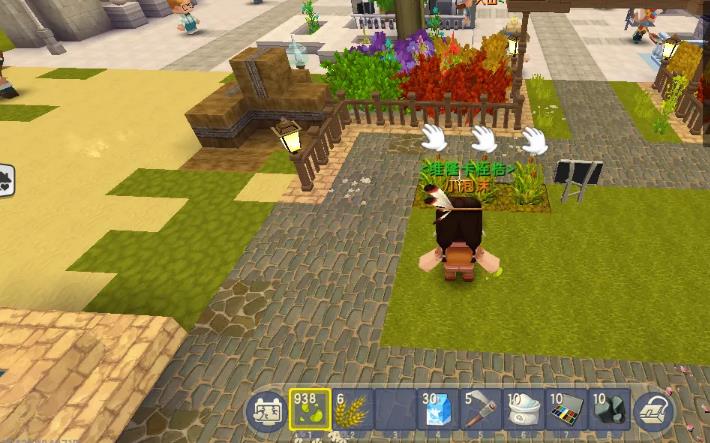Open the pet heart side icon
710x443 pixels.
[5, 180]
